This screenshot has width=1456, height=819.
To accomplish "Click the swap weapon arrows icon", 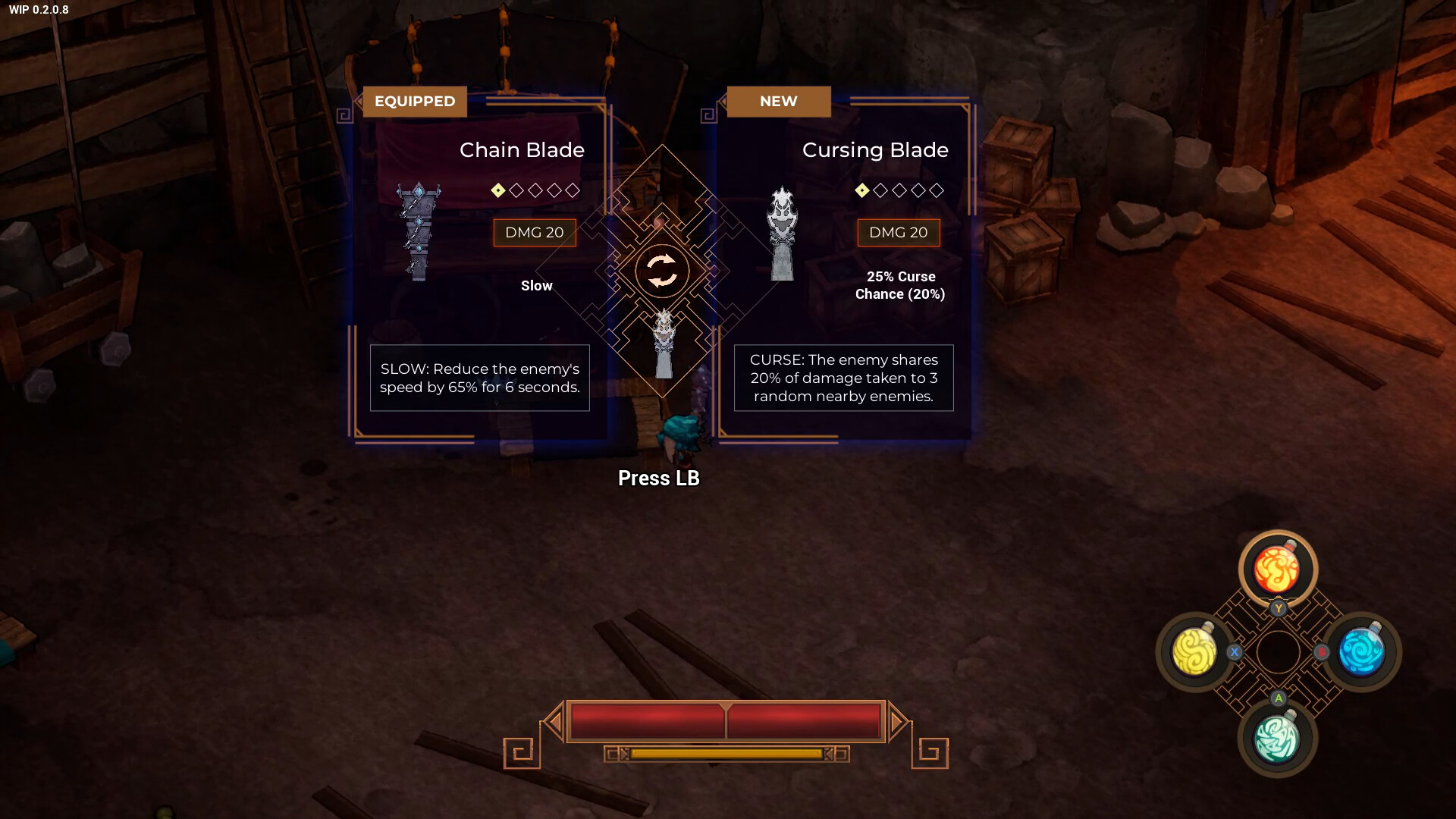I will click(x=662, y=271).
